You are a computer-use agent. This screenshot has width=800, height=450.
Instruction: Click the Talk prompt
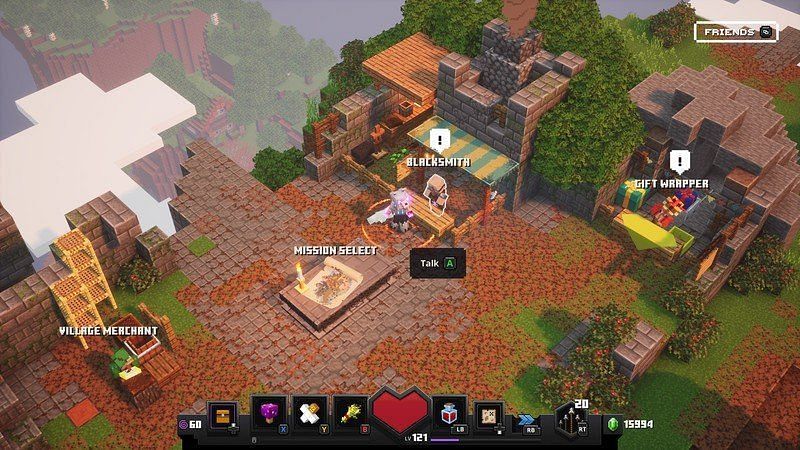(438, 263)
